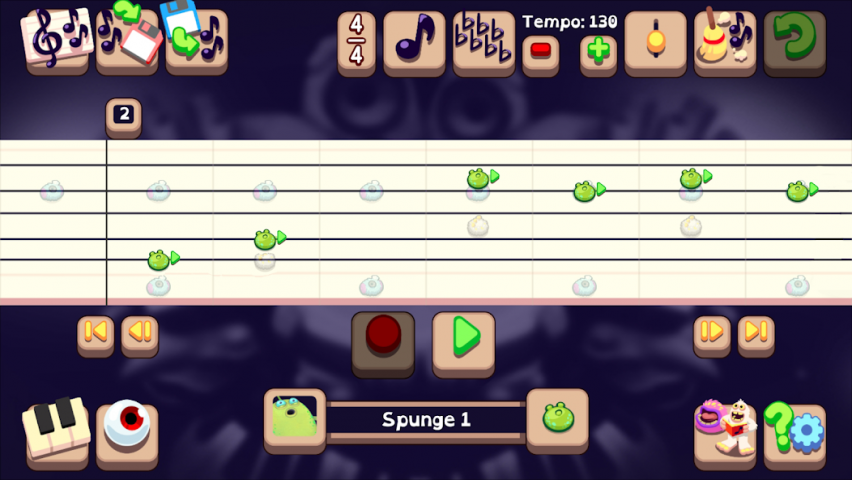Viewport: 852px width, 480px height.
Task: Change the 4/4 time signature
Action: [x=356, y=42]
